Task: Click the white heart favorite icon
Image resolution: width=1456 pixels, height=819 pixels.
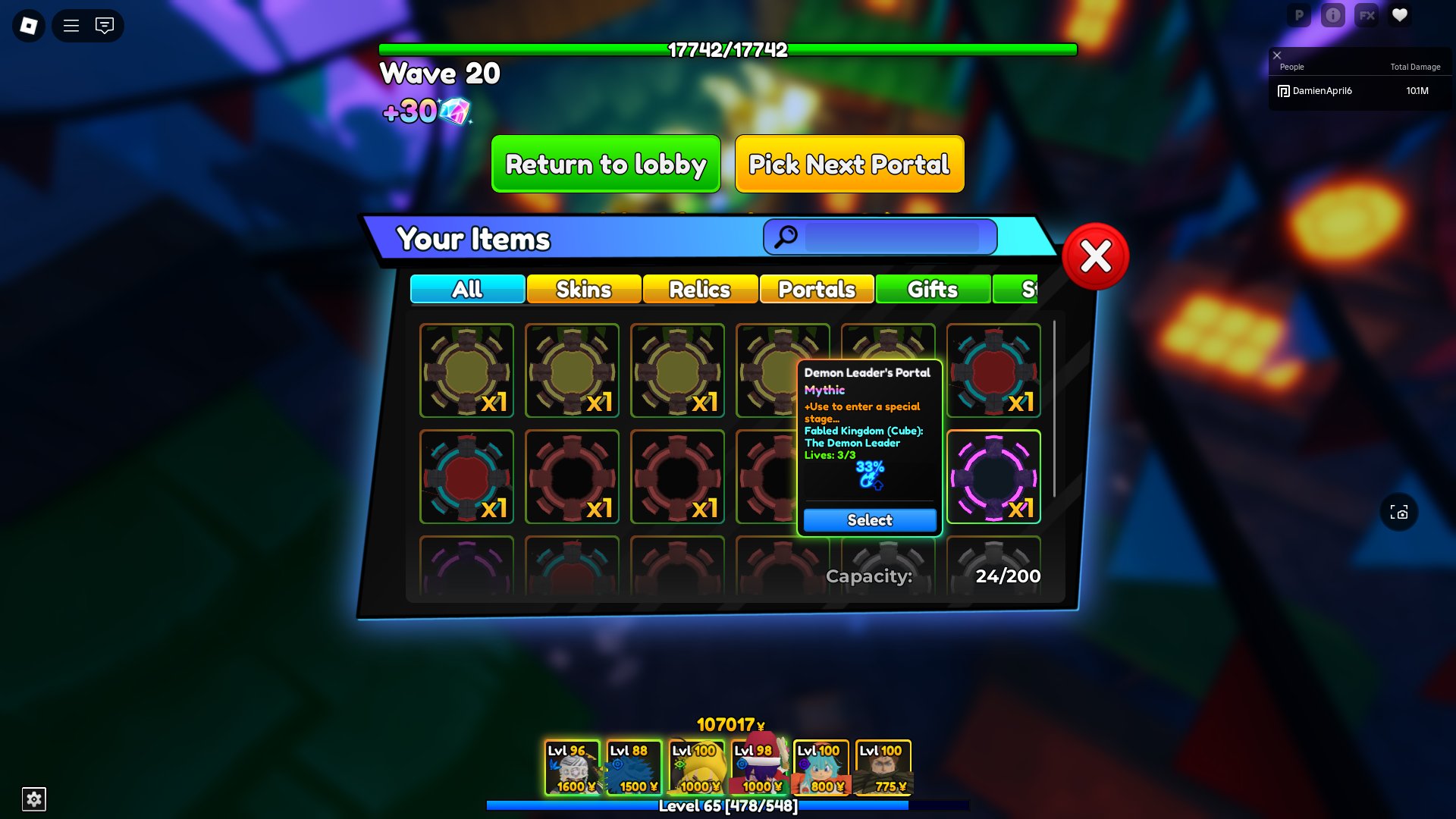Action: pos(1399,14)
